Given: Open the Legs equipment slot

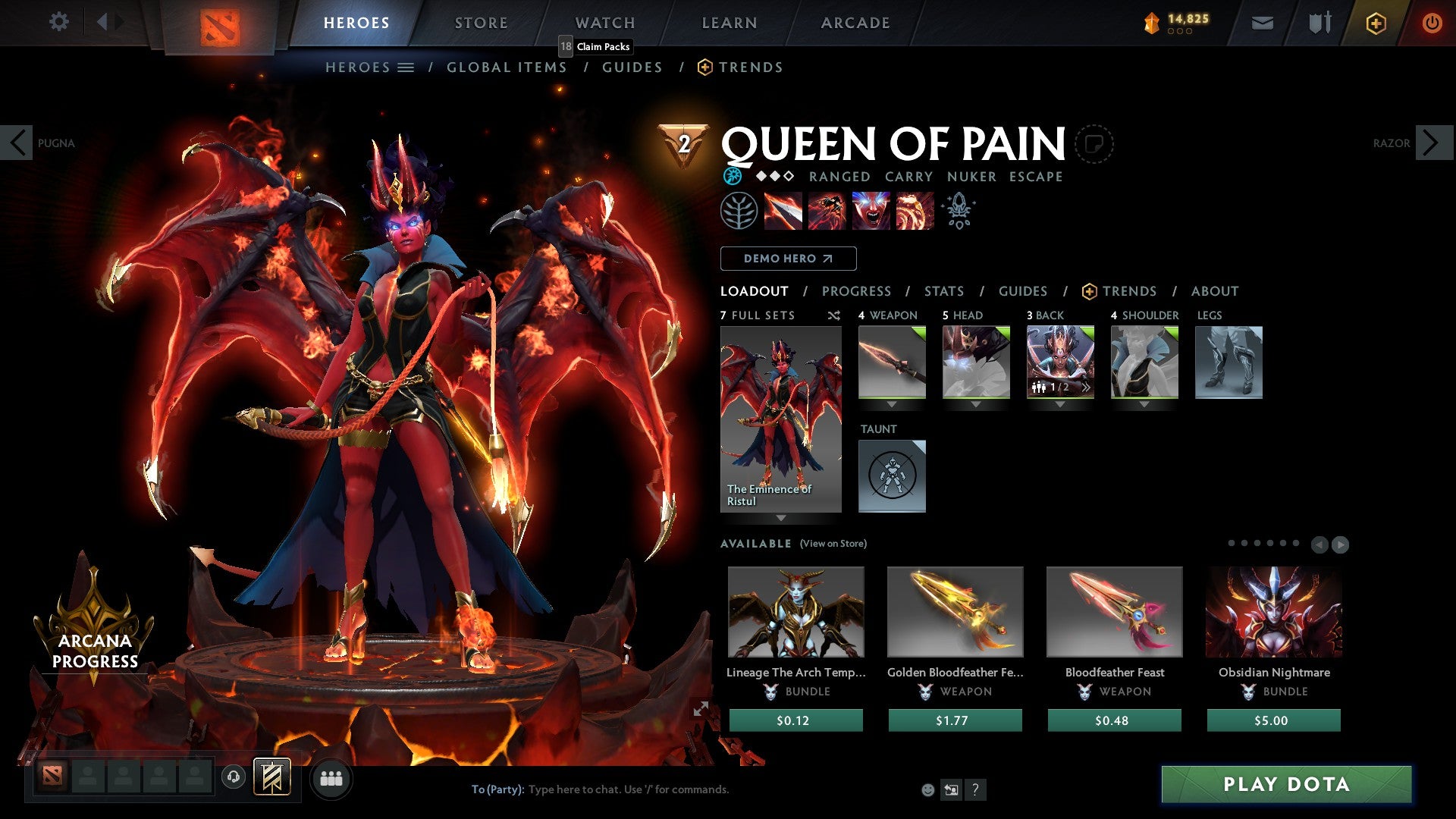Looking at the screenshot, I should coord(1228,362).
